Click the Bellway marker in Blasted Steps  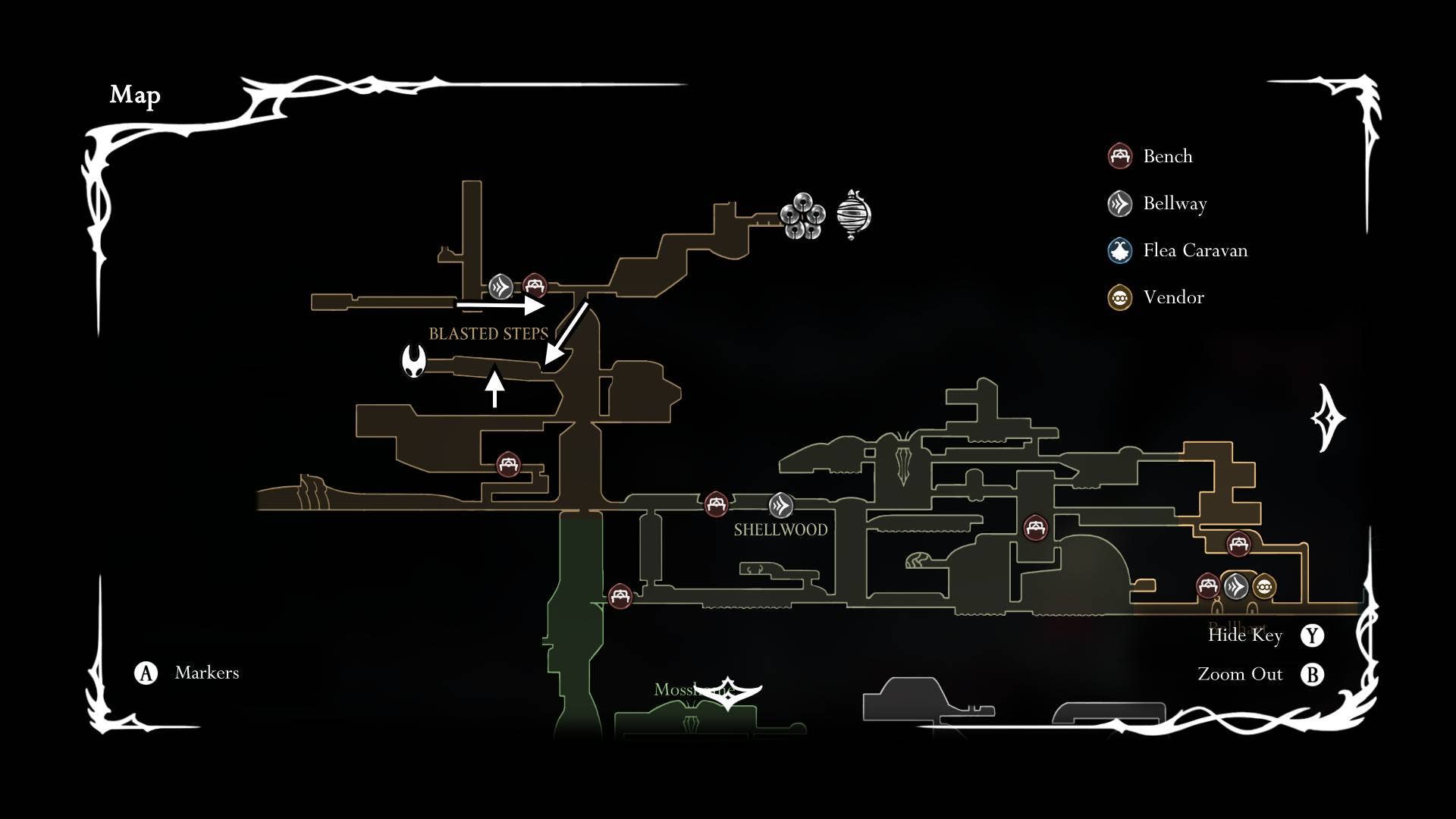click(500, 287)
